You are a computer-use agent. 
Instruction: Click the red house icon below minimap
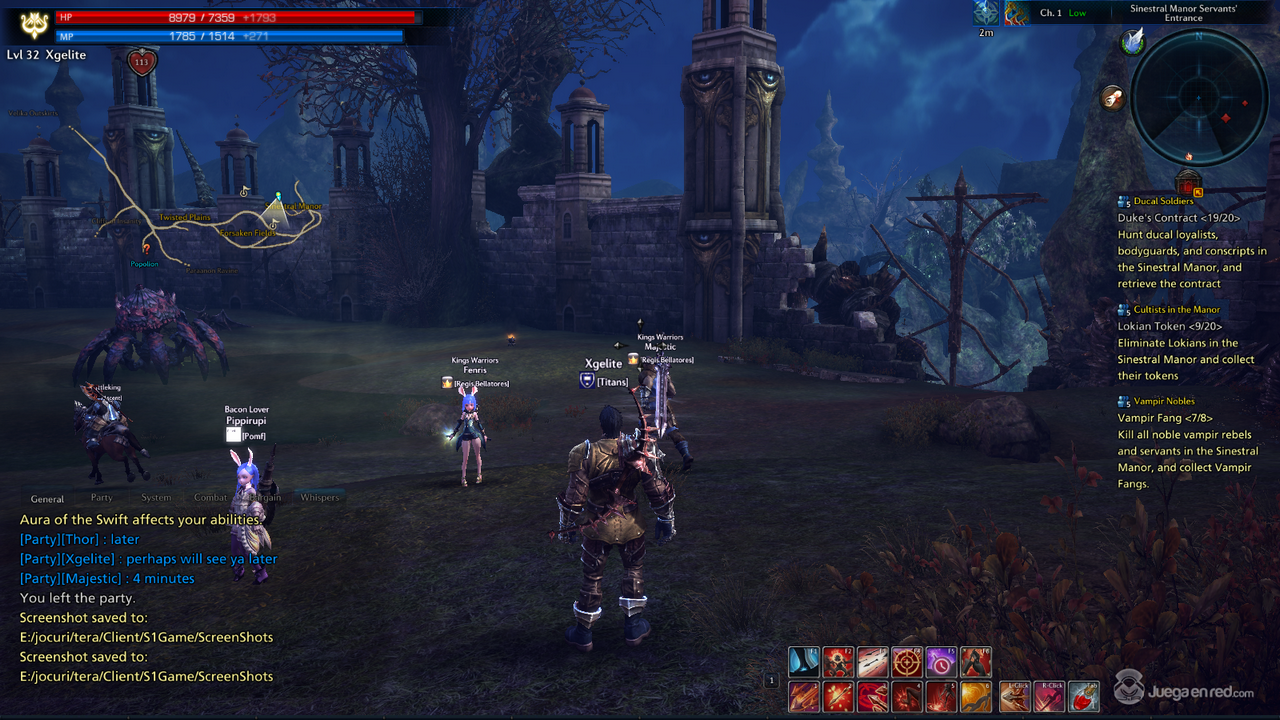[1188, 184]
